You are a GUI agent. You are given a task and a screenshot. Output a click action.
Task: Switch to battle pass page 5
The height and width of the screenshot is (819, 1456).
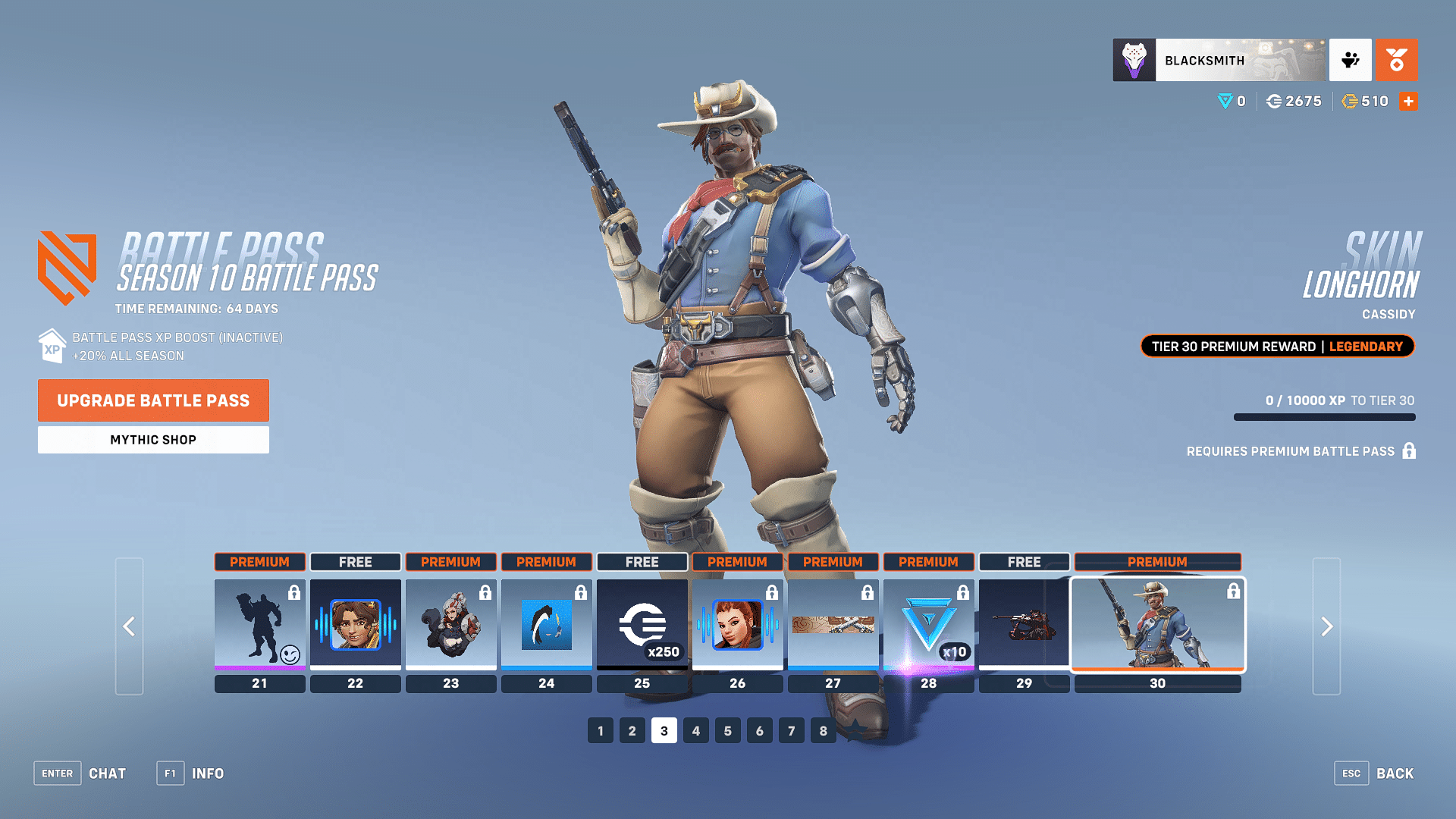727,730
